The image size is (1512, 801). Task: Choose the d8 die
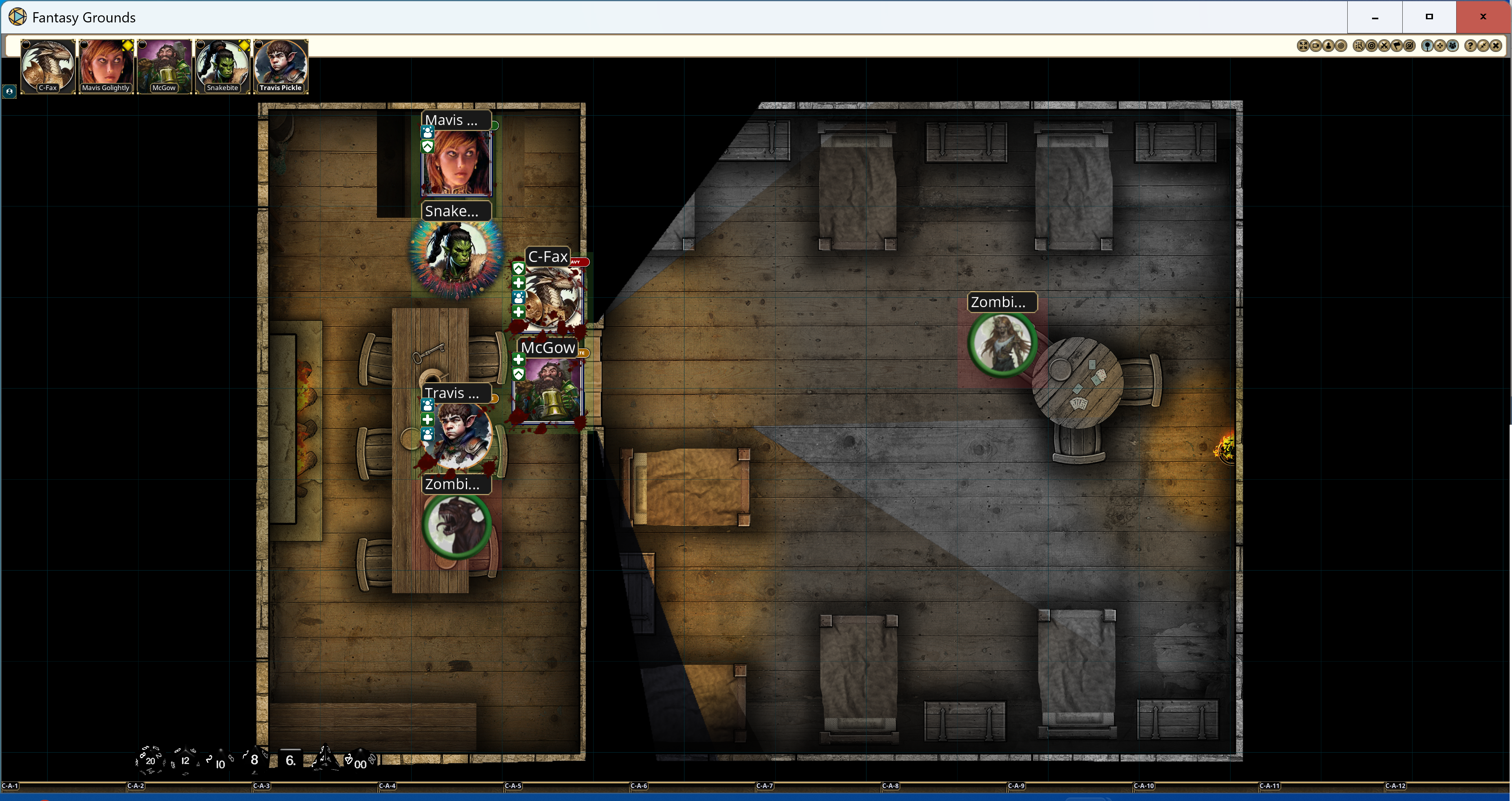pyautogui.click(x=255, y=759)
